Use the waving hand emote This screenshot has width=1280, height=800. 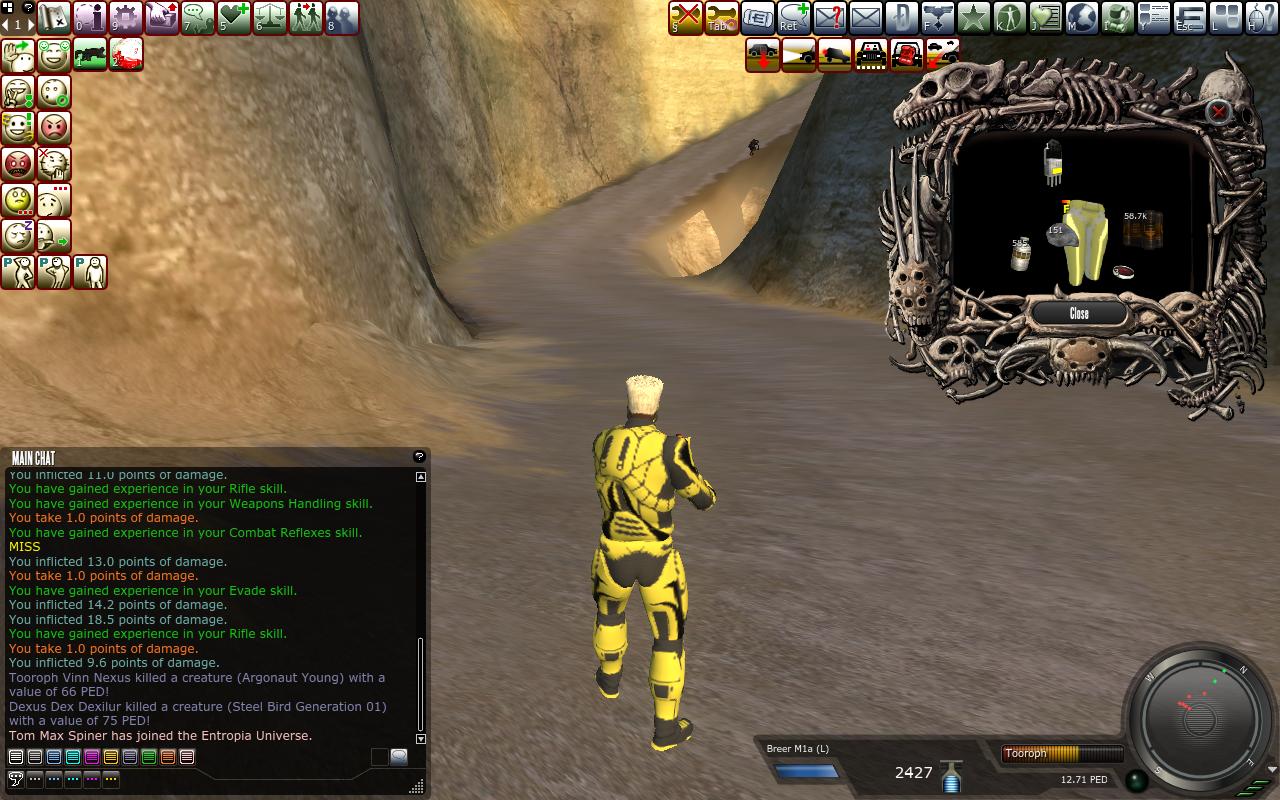click(18, 55)
